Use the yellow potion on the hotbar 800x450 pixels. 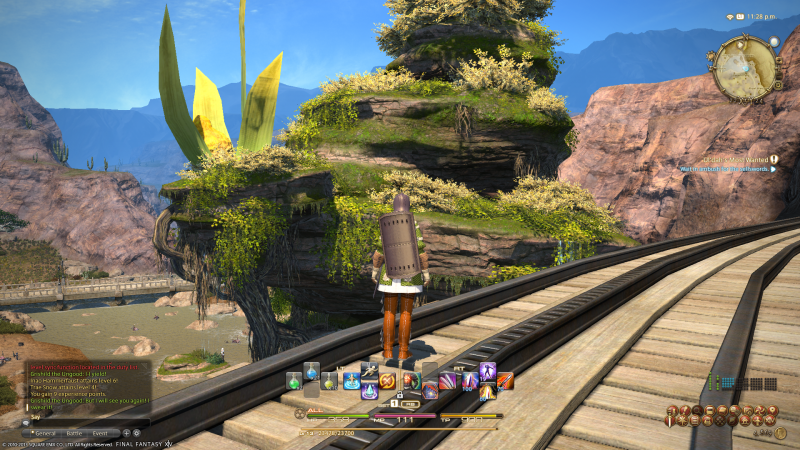tap(329, 381)
